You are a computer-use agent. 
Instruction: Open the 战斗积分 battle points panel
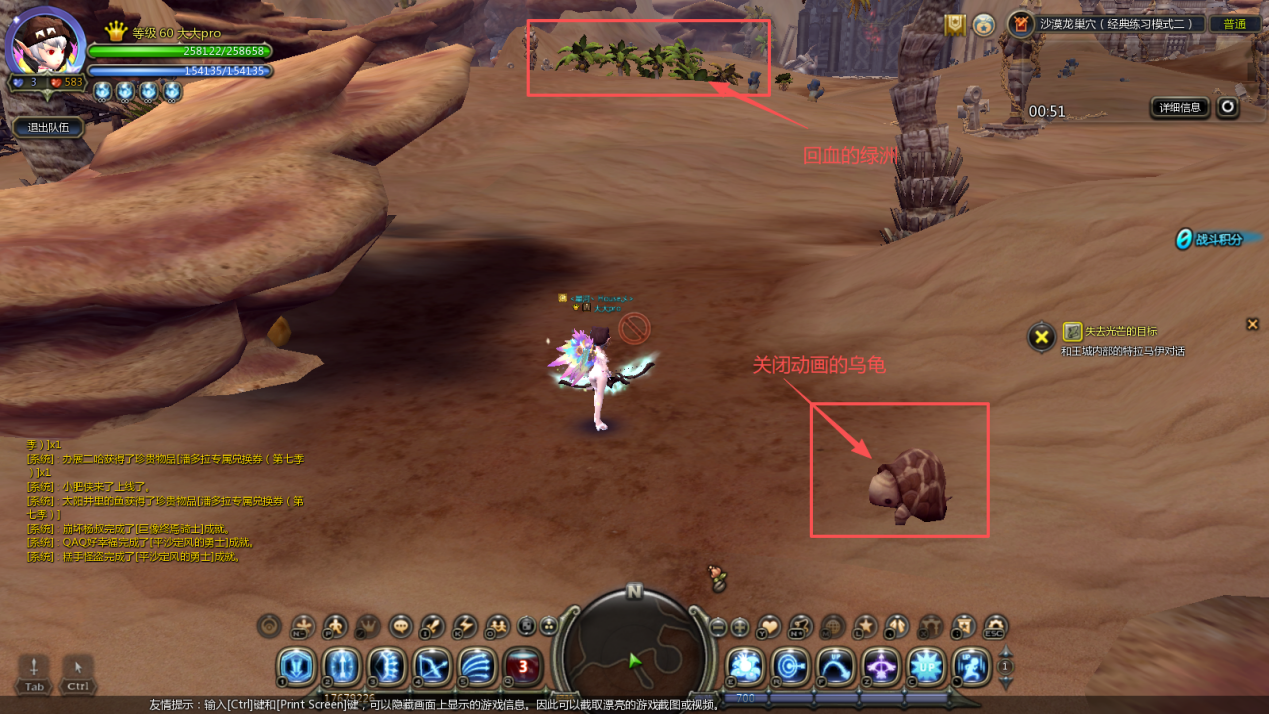click(1217, 239)
